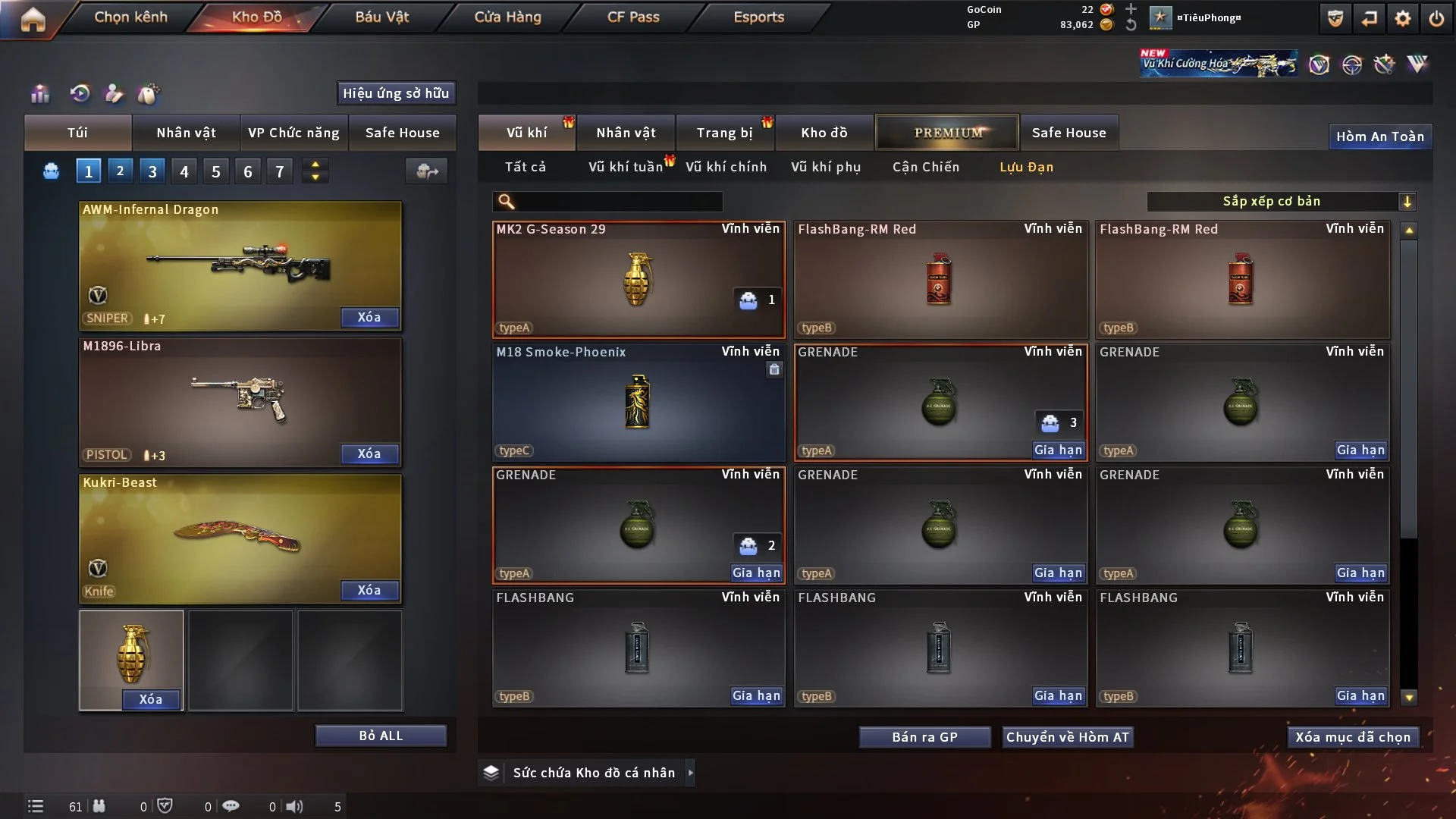Delete M18 Smoke-Phoenix via its trash icon

point(774,369)
